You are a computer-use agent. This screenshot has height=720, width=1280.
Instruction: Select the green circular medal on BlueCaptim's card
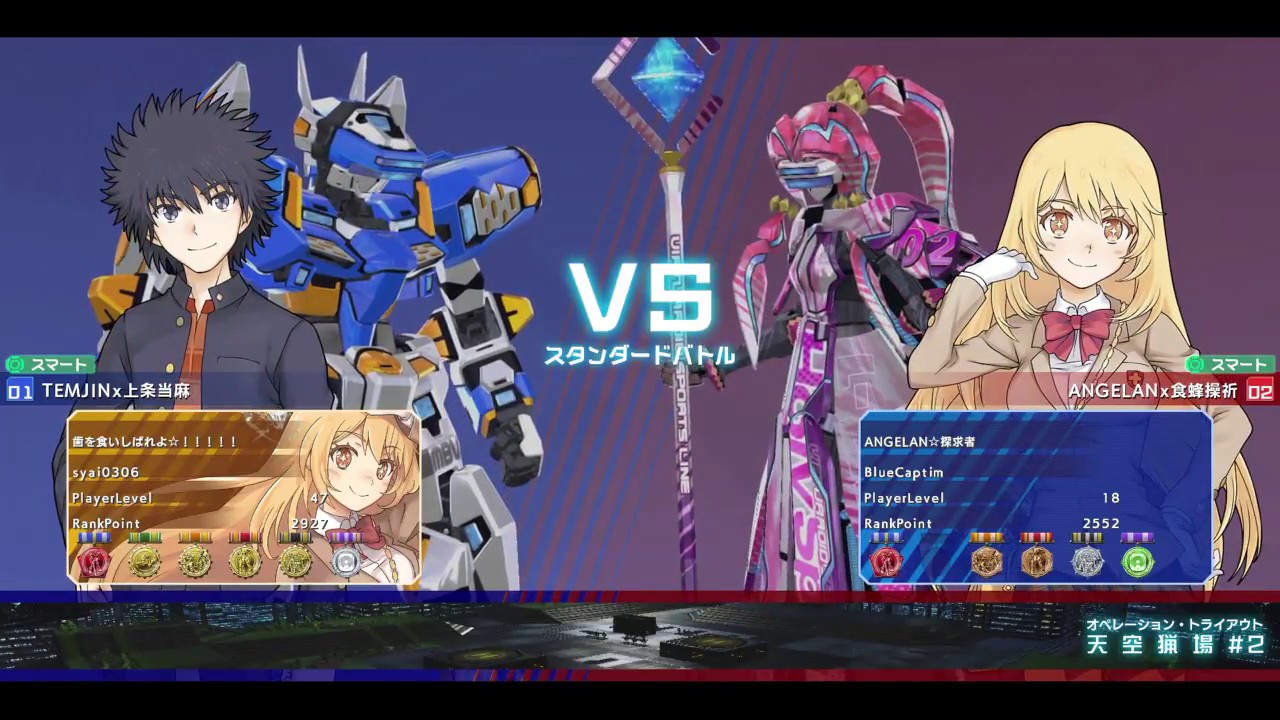(1137, 562)
